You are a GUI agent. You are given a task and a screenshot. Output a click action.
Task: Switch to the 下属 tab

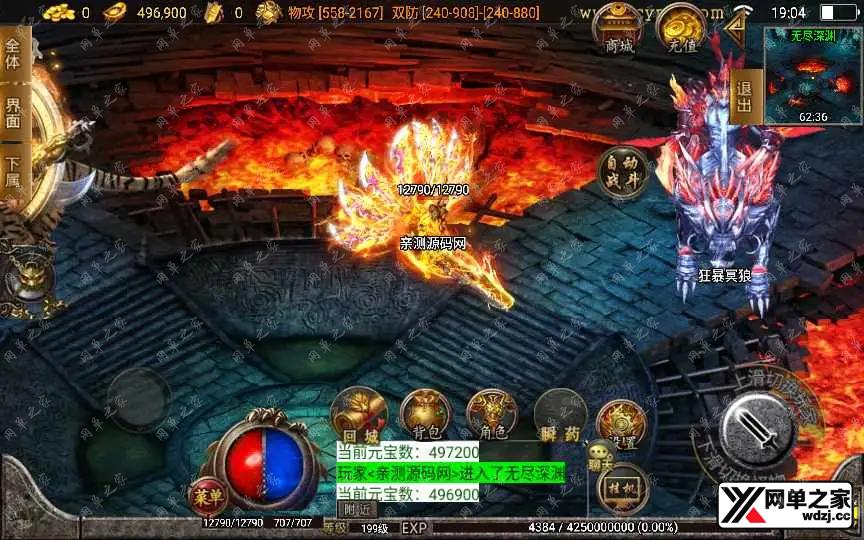[x=13, y=172]
